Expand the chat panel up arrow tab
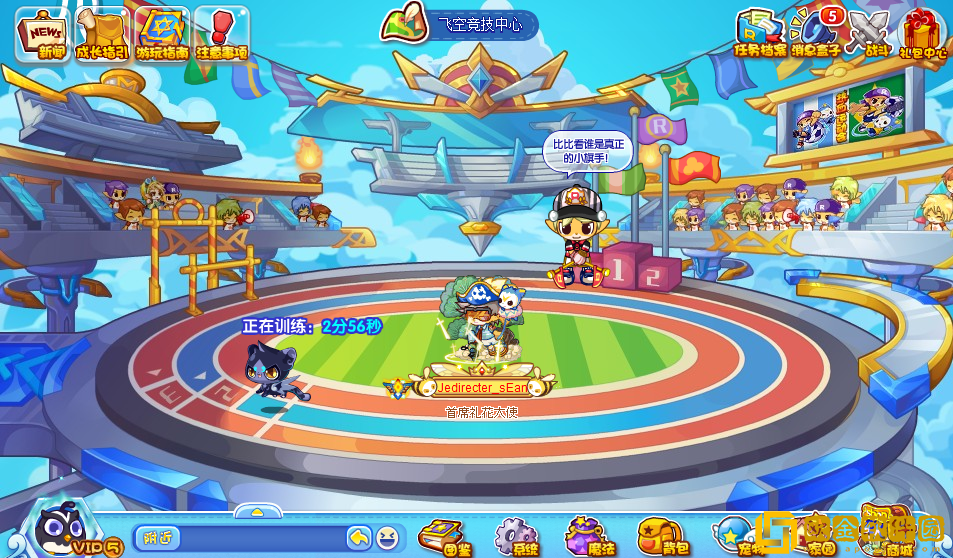Image resolution: width=953 pixels, height=558 pixels. click(257, 512)
